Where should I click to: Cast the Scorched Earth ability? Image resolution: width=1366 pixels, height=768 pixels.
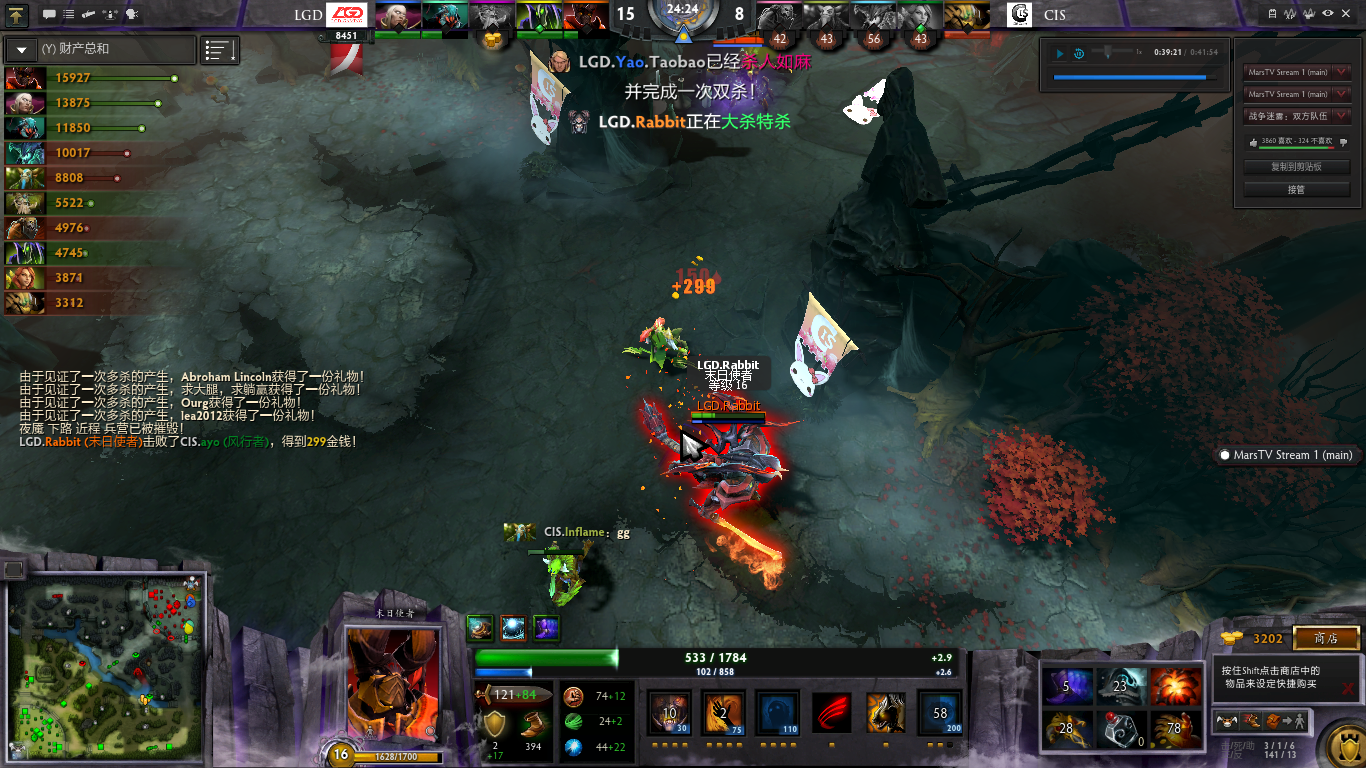(x=722, y=712)
